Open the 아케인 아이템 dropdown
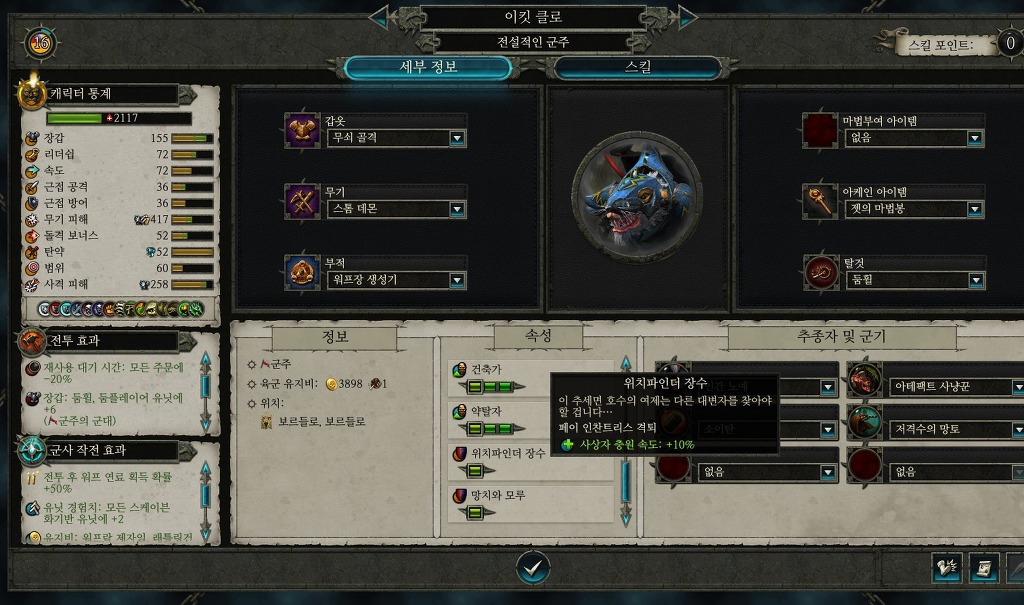The width and height of the screenshot is (1024, 605). click(x=974, y=209)
